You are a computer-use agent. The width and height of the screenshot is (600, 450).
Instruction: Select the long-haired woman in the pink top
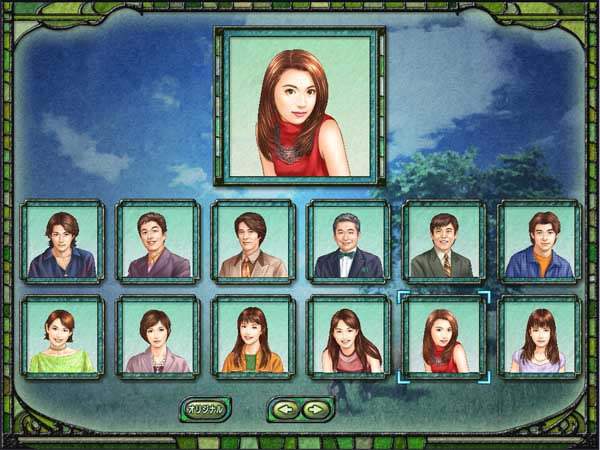click(x=348, y=337)
